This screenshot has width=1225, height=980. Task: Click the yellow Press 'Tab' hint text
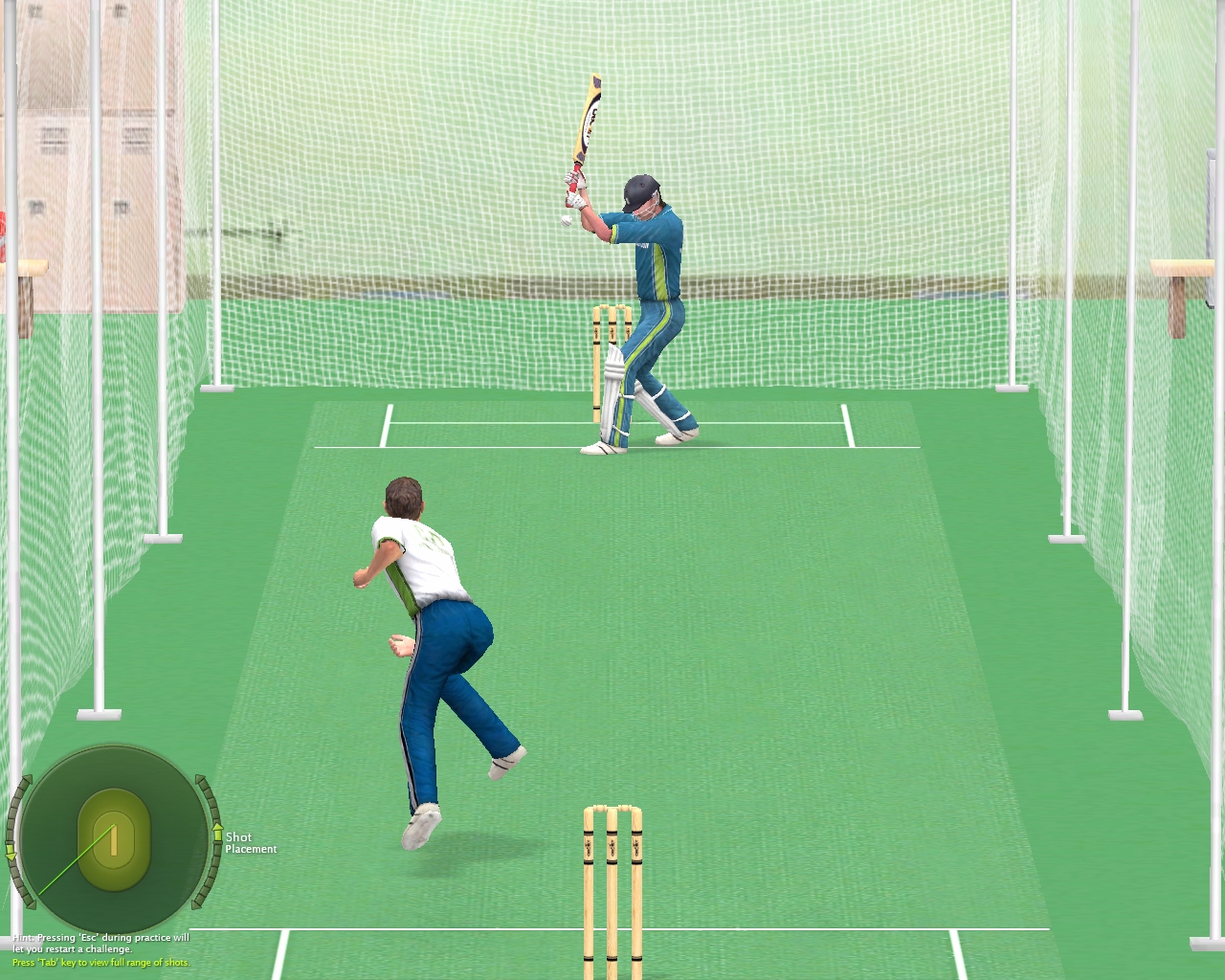click(x=100, y=962)
